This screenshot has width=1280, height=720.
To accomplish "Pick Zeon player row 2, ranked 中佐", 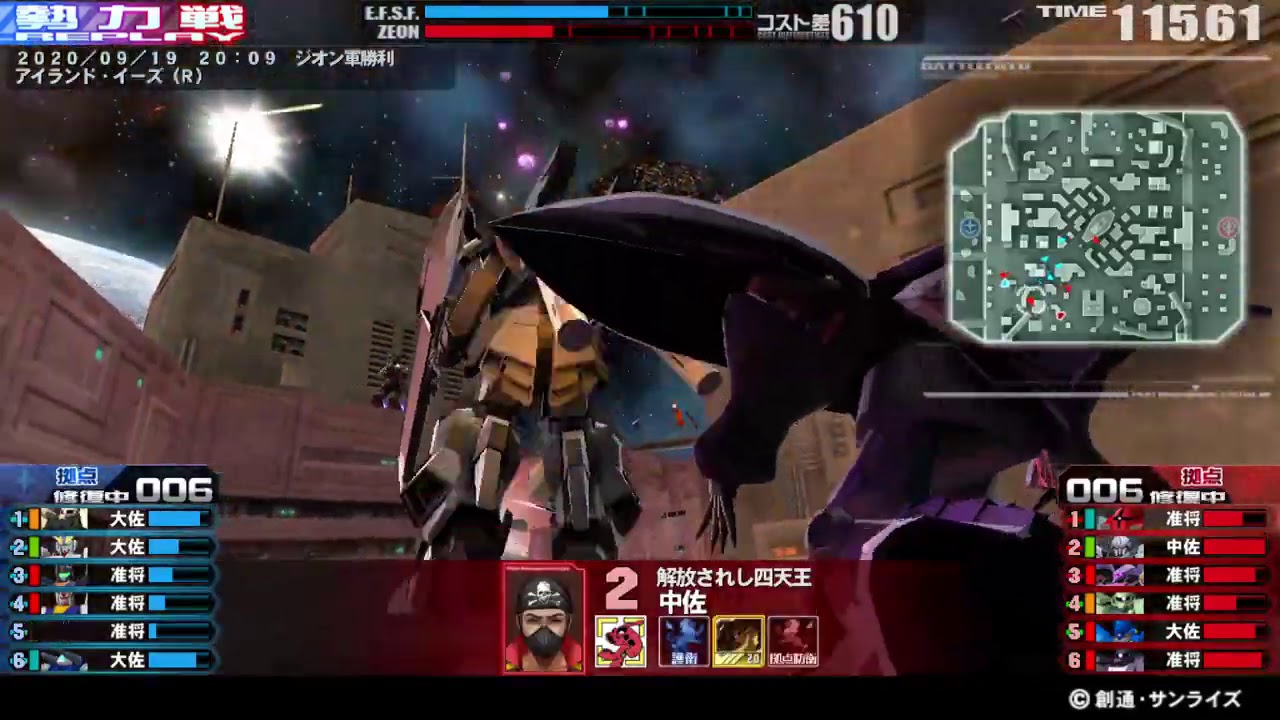I will [1168, 547].
